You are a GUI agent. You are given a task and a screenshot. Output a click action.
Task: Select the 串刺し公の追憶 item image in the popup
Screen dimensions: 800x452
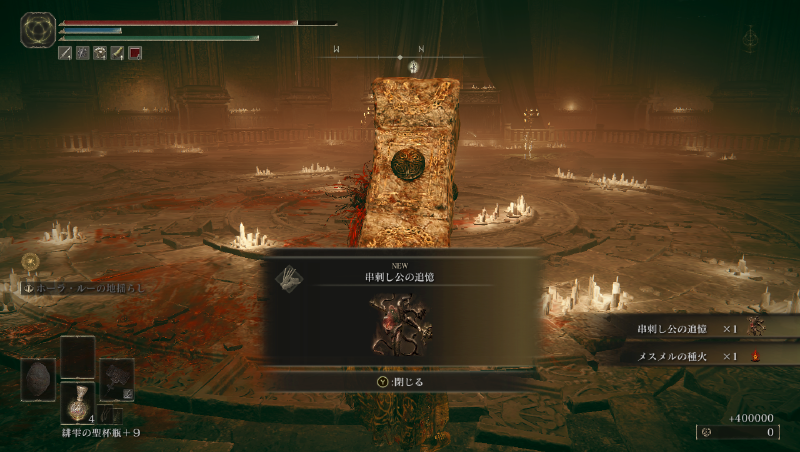(x=399, y=324)
